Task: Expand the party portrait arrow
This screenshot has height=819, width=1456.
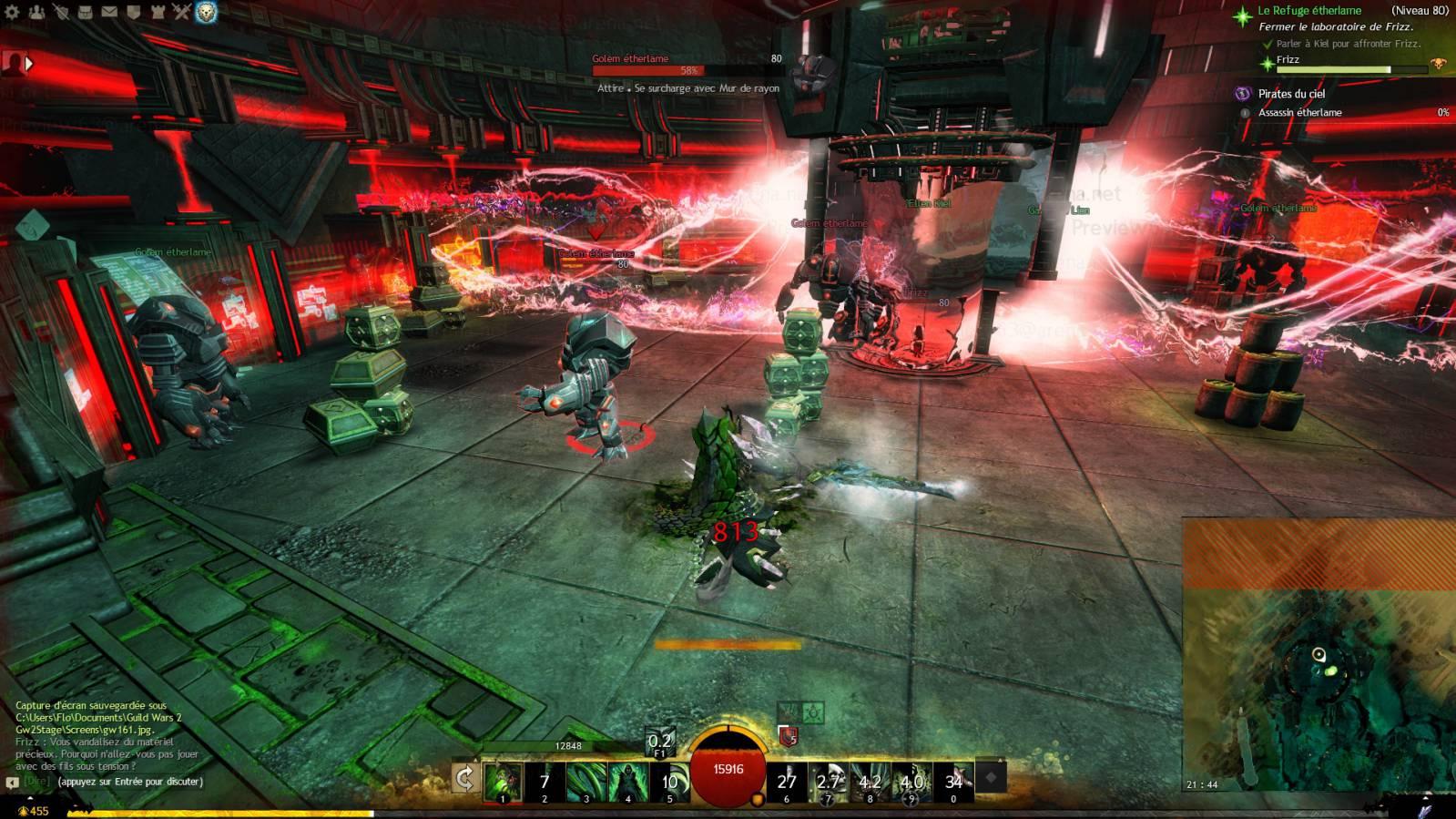Action: [x=29, y=63]
